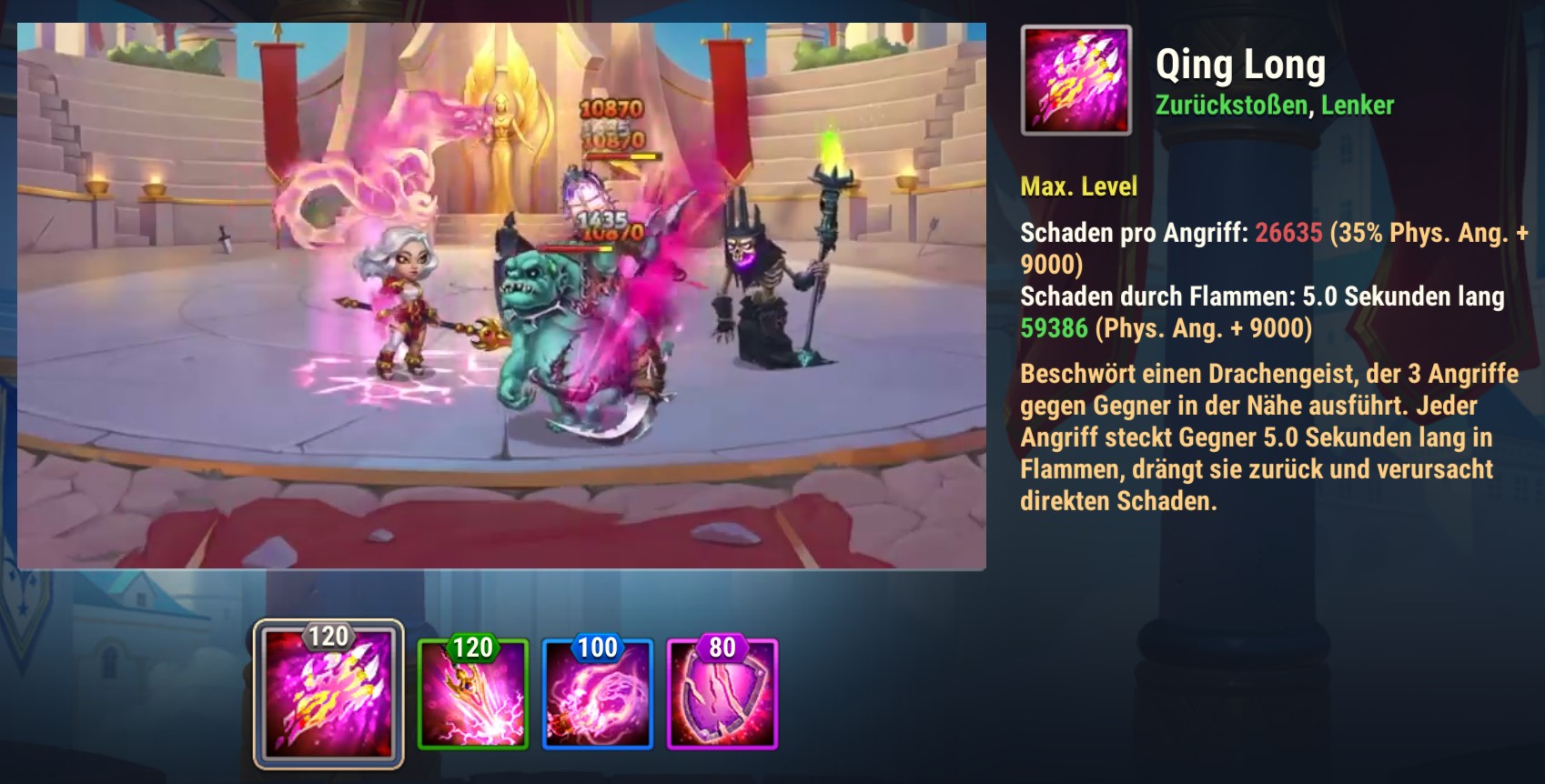Choose the green lightning spear skill
The height and width of the screenshot is (784, 1545).
(473, 695)
